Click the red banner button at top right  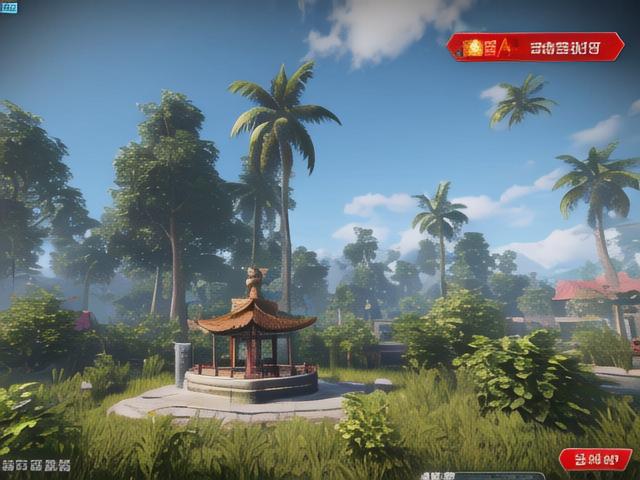click(x=535, y=47)
